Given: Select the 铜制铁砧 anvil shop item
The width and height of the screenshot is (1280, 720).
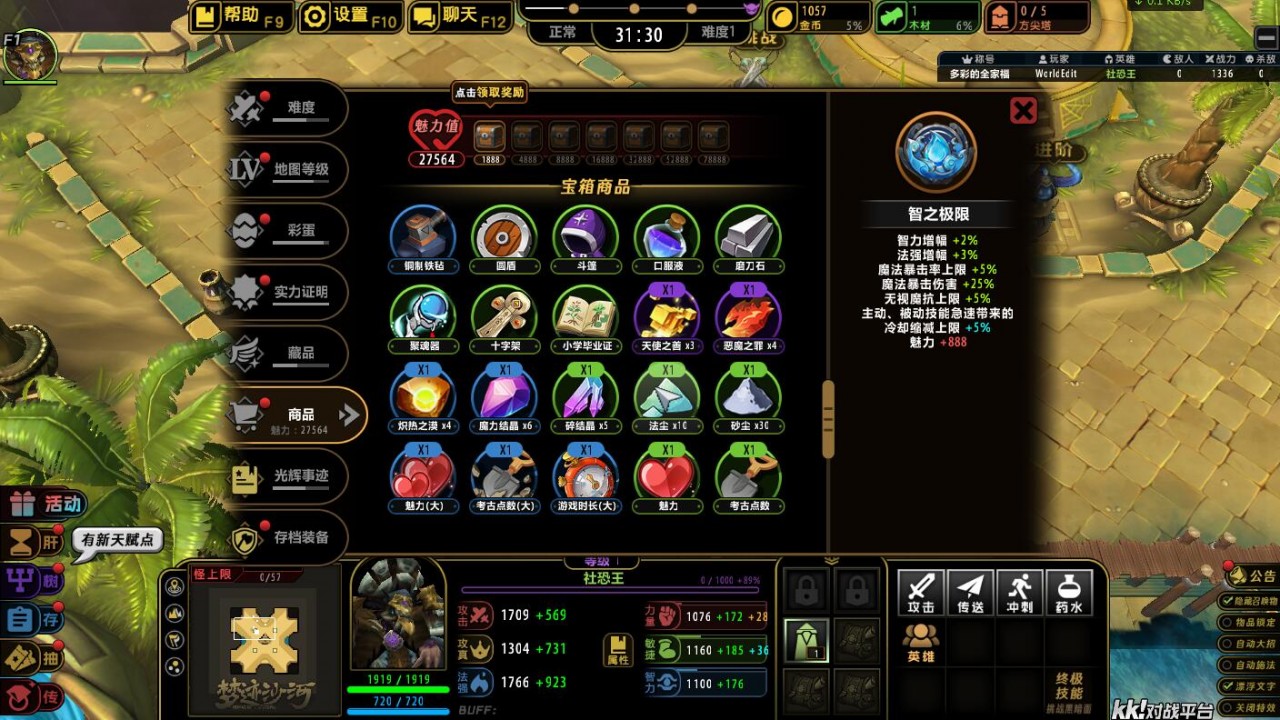Looking at the screenshot, I should pyautogui.click(x=423, y=234).
